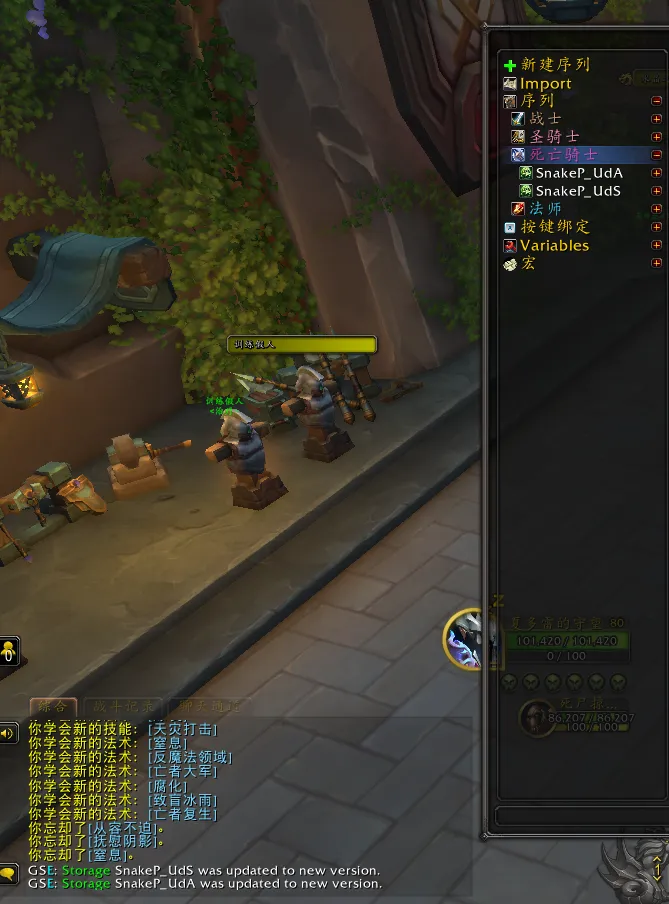
Task: Toggle the chat voice speaker icon
Action: [9, 733]
